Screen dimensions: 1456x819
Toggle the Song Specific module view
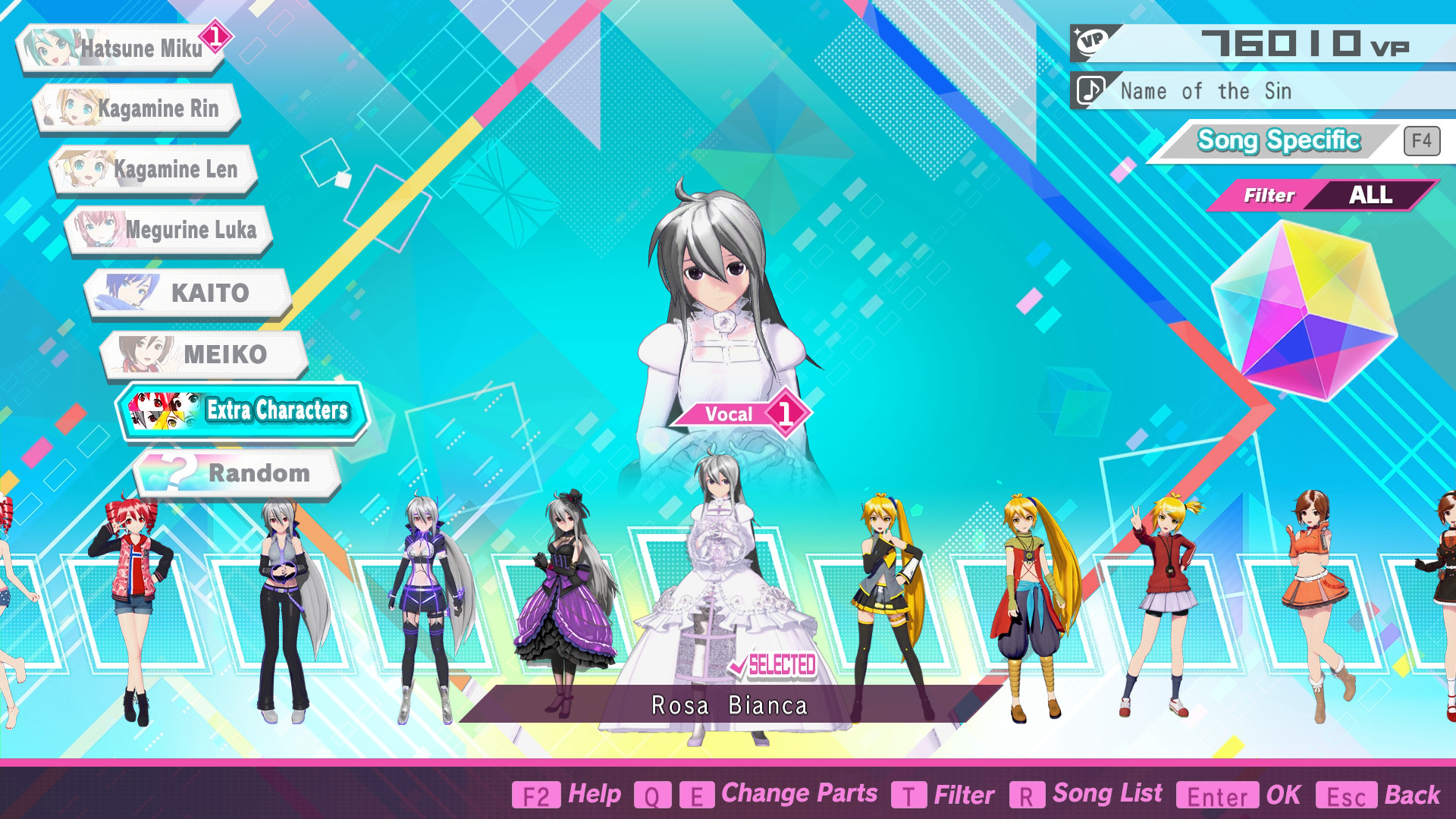point(1278,140)
